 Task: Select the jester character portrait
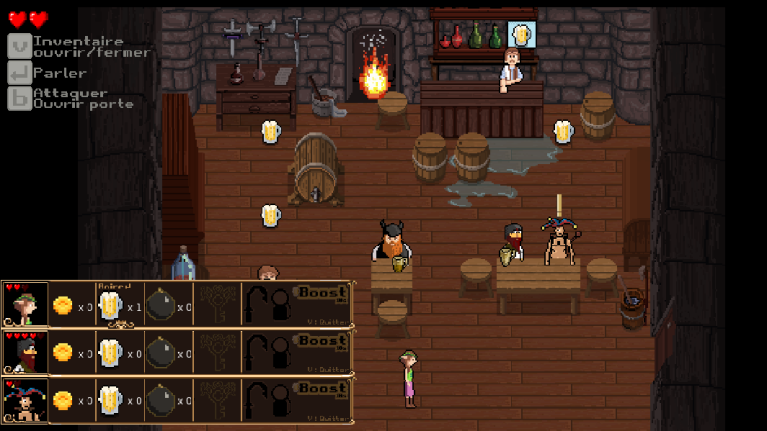click(25, 400)
